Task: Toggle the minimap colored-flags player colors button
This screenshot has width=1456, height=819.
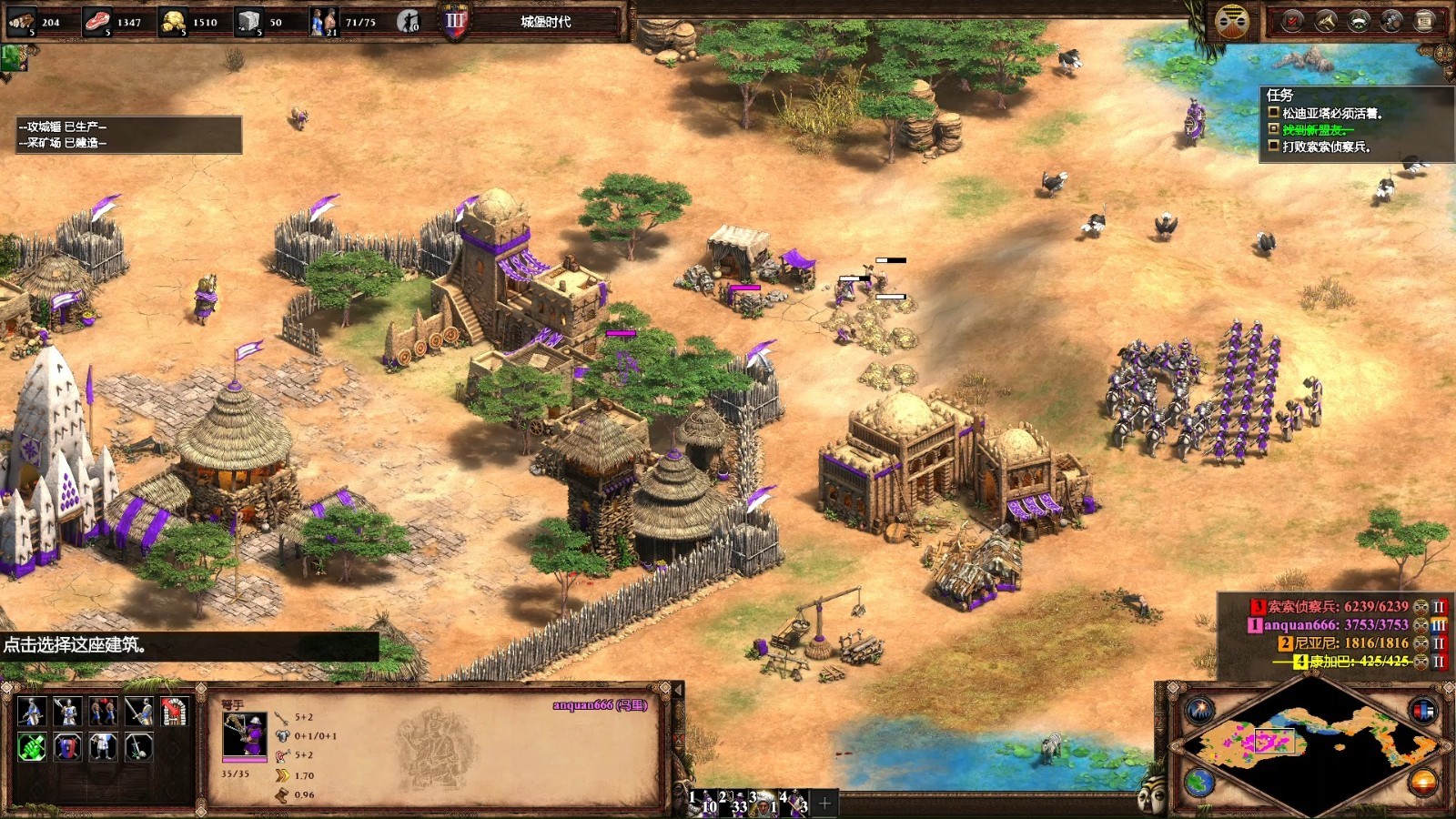Action: pyautogui.click(x=1423, y=710)
